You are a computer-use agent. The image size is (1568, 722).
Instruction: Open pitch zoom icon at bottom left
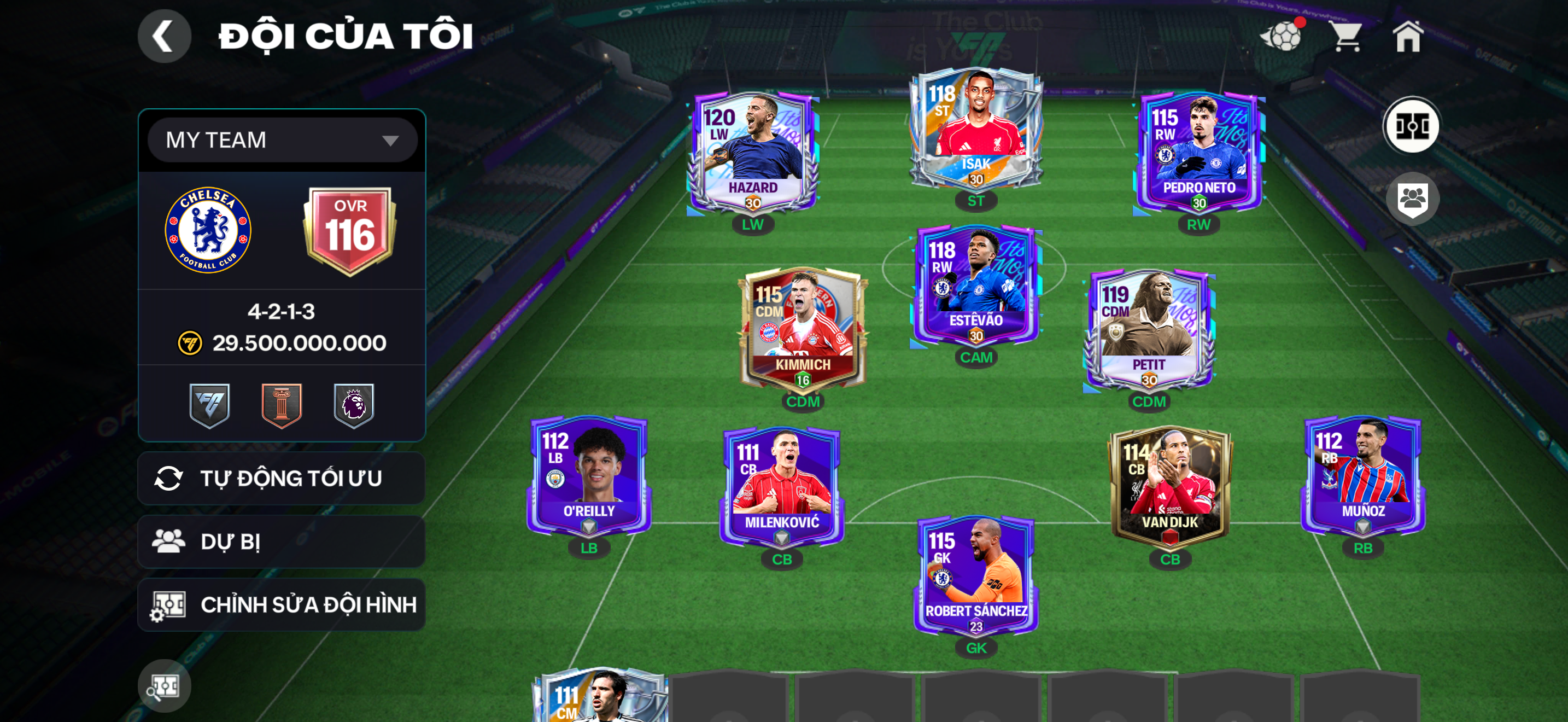click(x=165, y=685)
